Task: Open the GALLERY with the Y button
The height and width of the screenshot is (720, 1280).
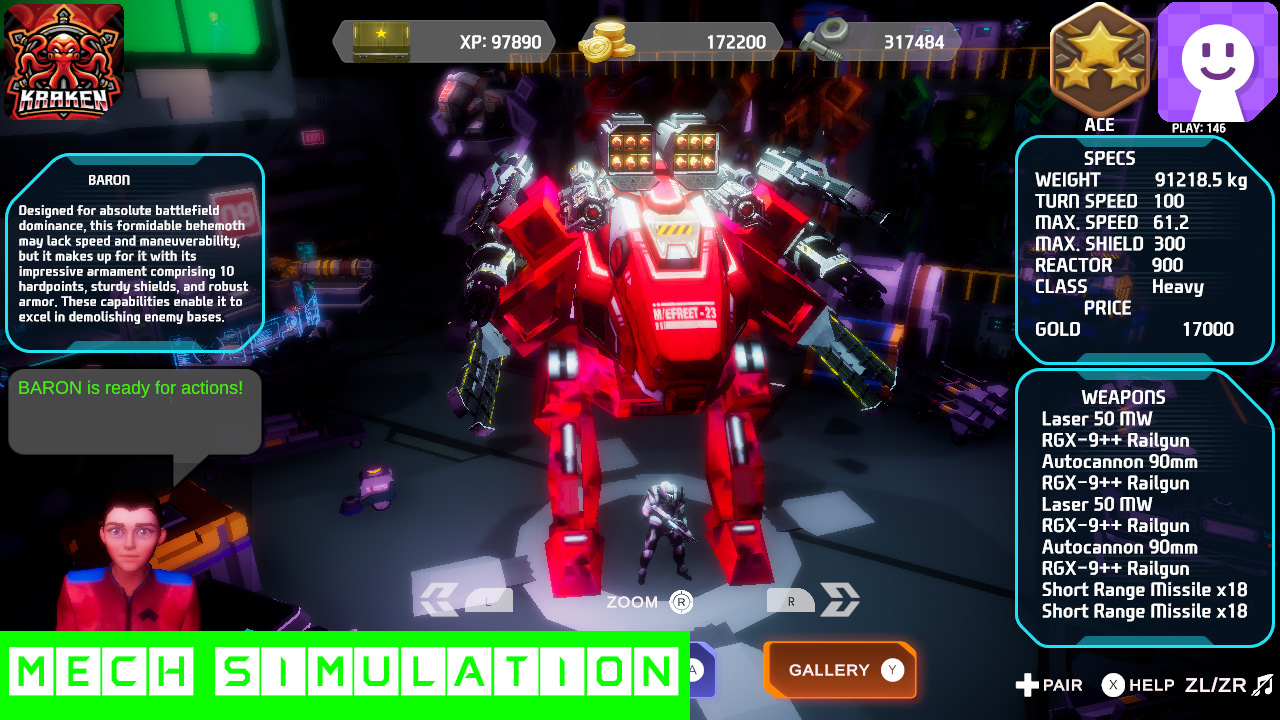Action: point(840,670)
